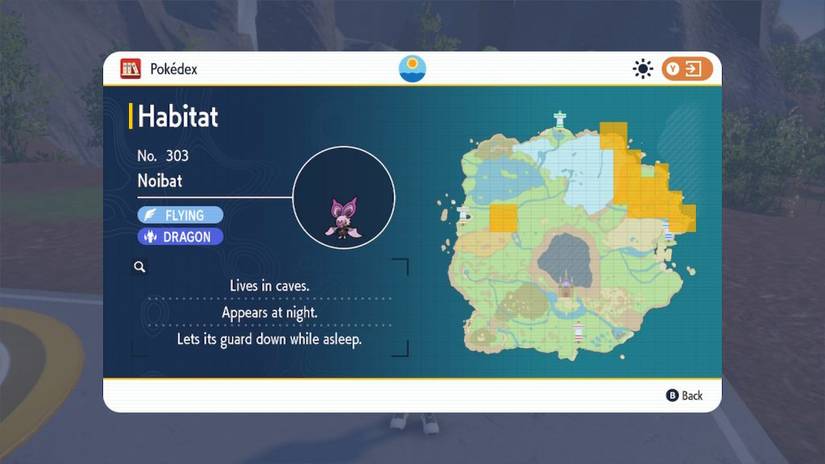
Task: Click the magnifying glass icon
Action: (x=140, y=267)
